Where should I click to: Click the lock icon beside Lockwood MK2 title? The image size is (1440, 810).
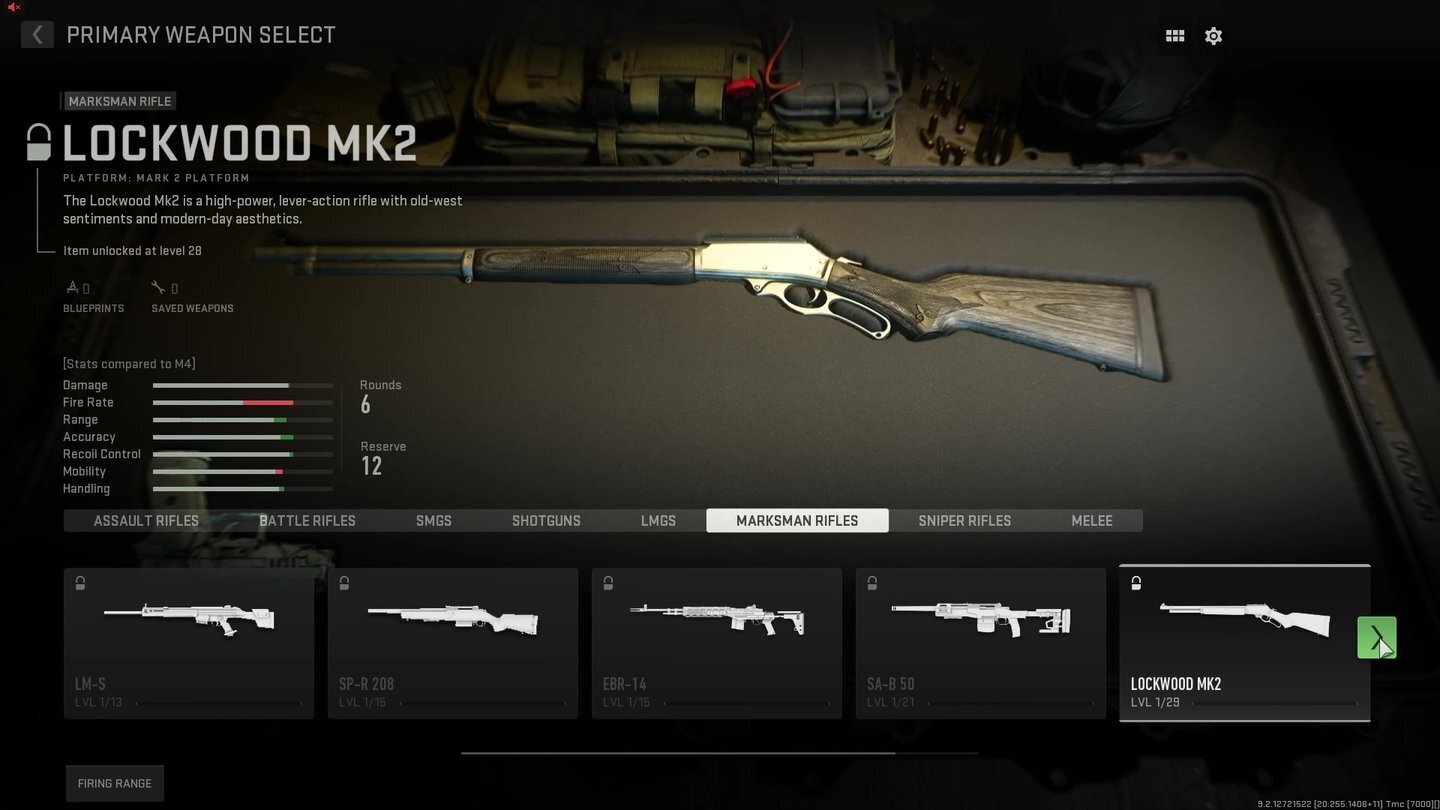pos(37,140)
